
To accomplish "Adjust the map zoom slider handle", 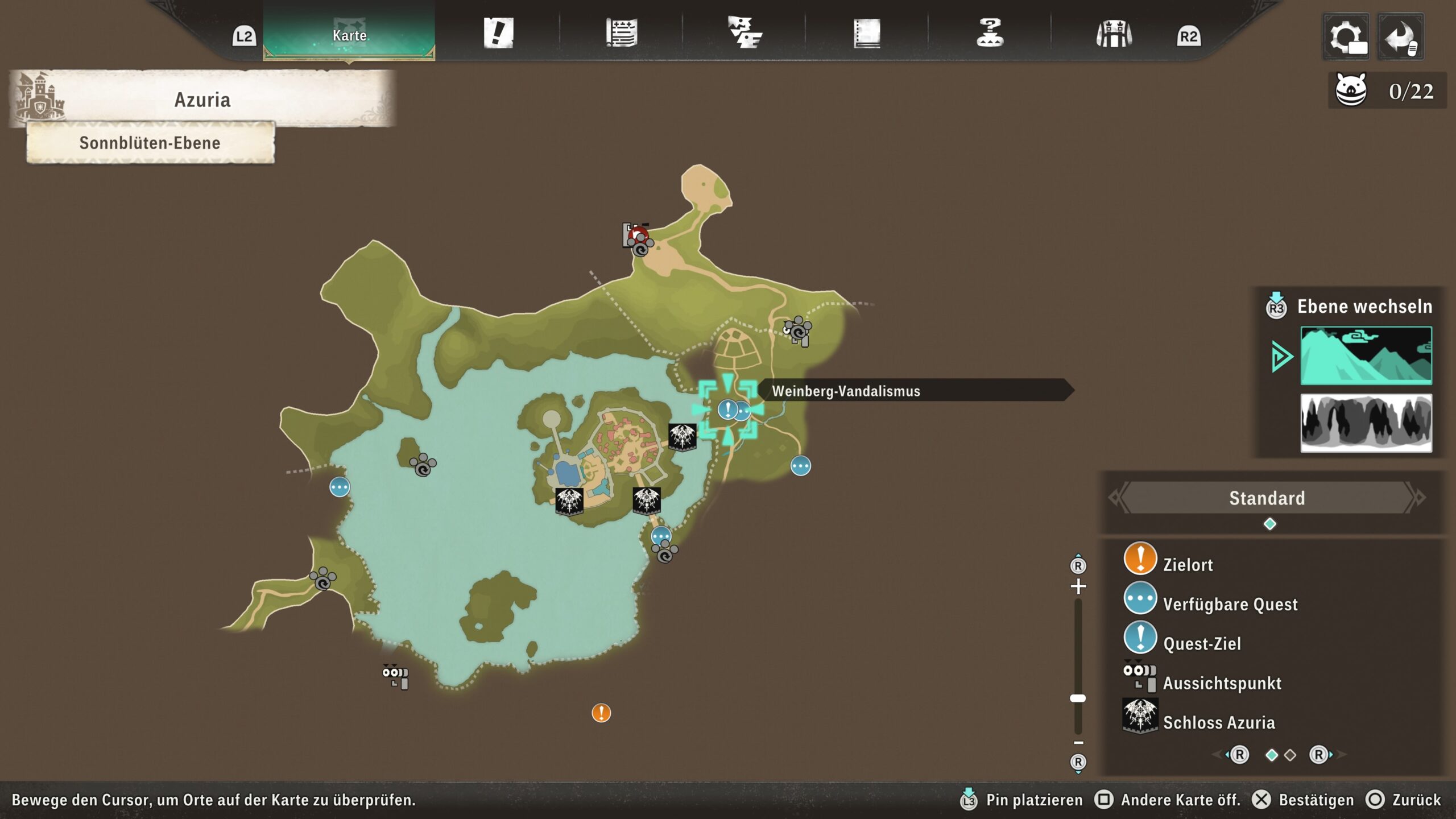I will (x=1078, y=698).
